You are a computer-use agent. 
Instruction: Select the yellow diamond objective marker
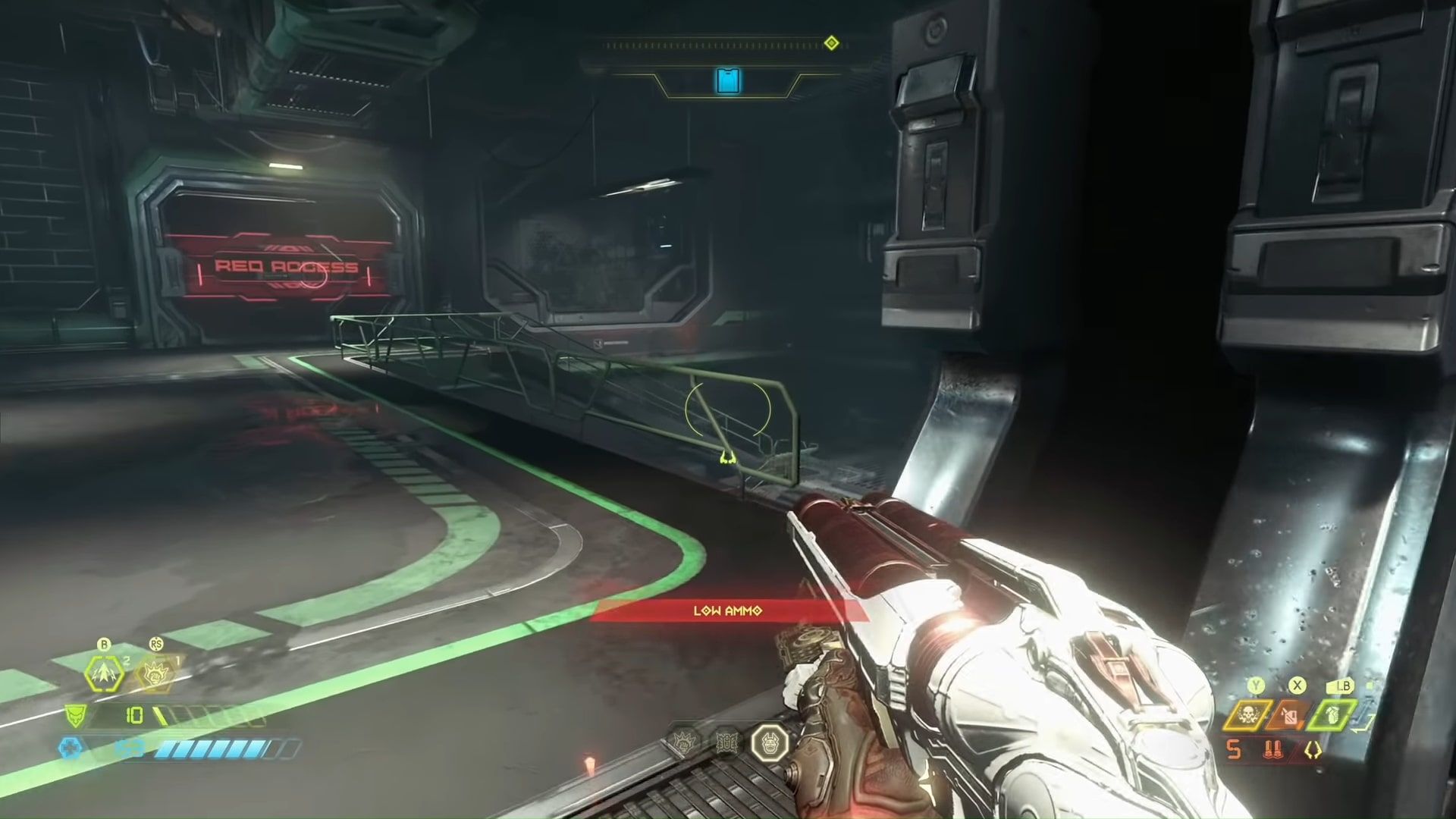tap(831, 42)
